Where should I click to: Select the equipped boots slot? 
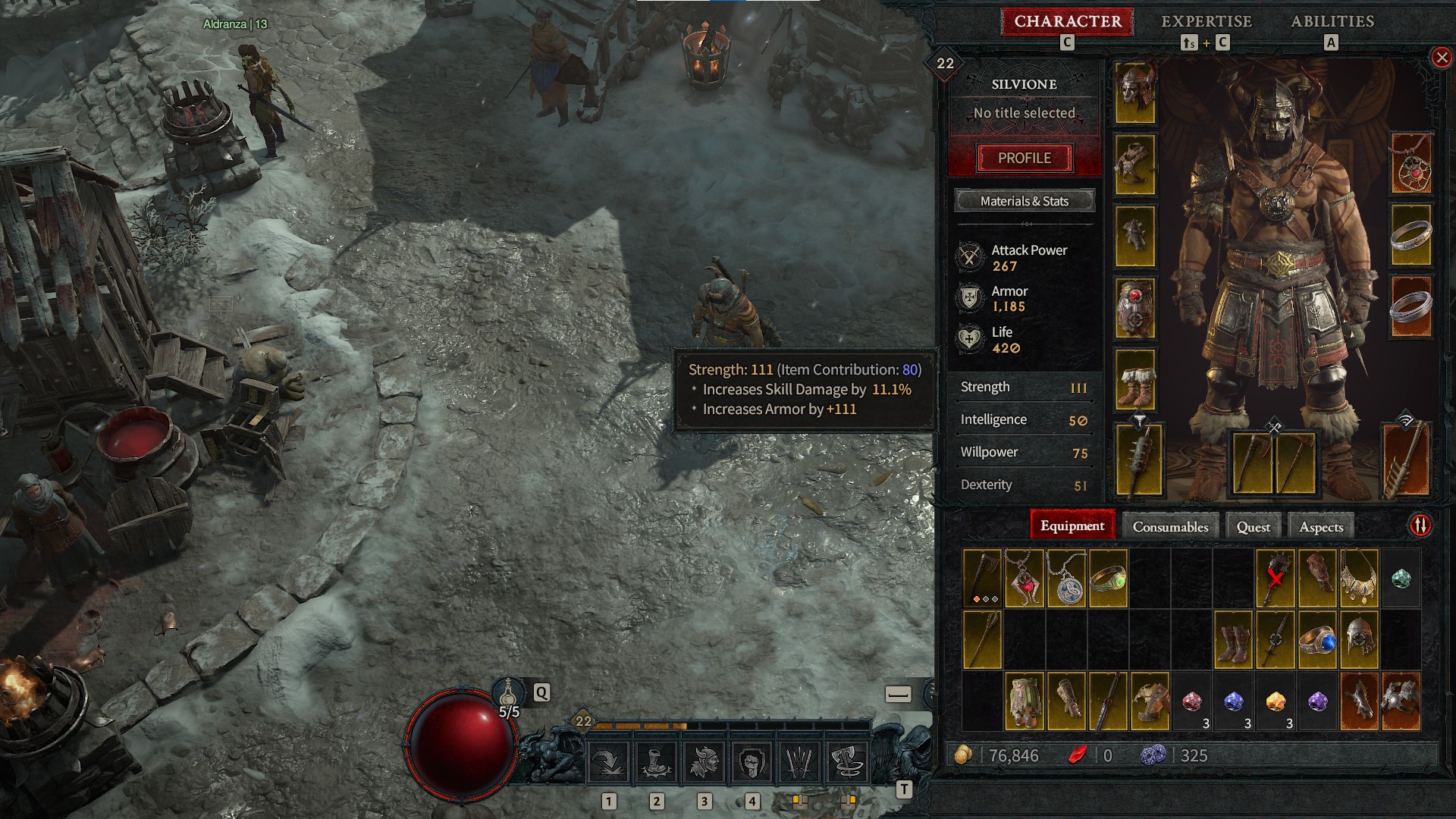(x=1135, y=378)
